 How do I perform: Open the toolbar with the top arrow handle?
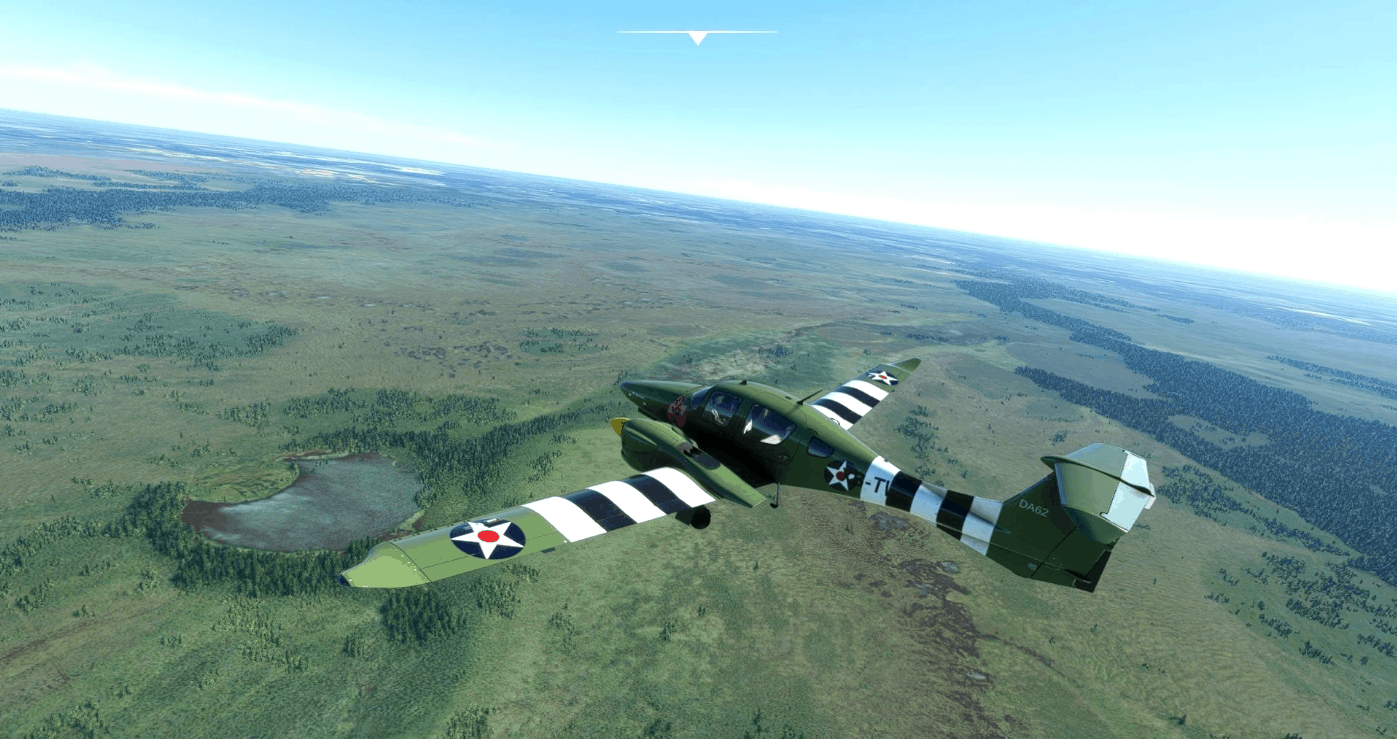click(x=697, y=38)
